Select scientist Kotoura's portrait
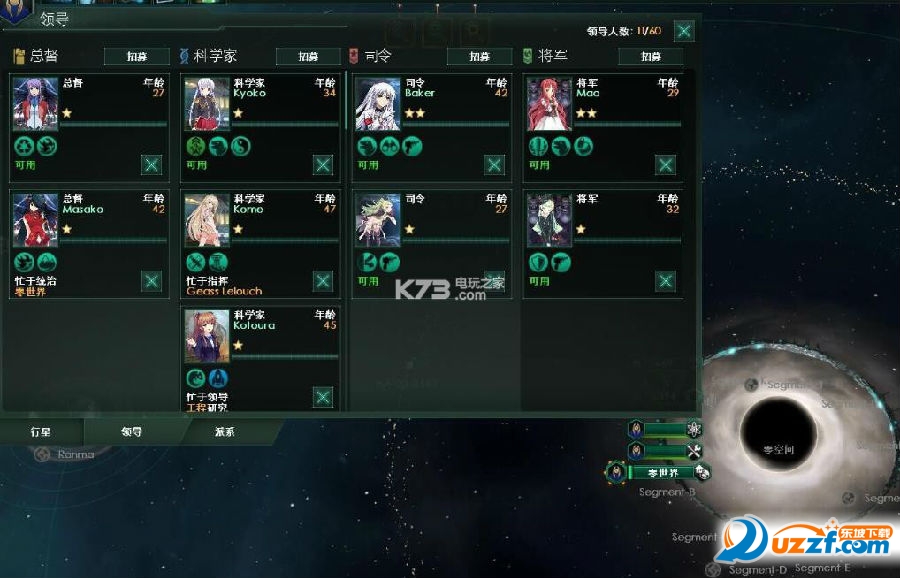 coord(207,337)
